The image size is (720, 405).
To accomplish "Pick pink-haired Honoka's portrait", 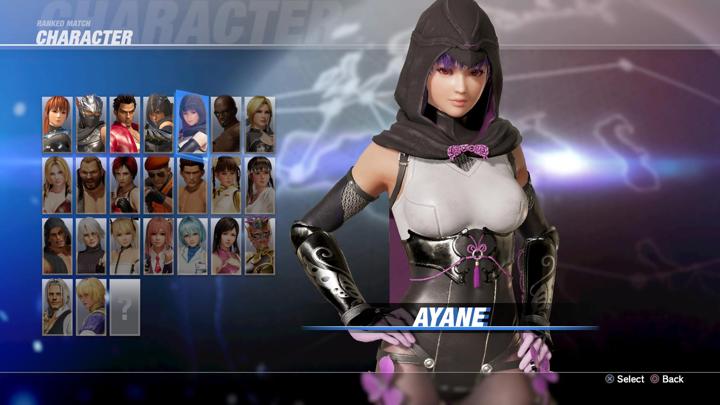I will click(x=159, y=246).
